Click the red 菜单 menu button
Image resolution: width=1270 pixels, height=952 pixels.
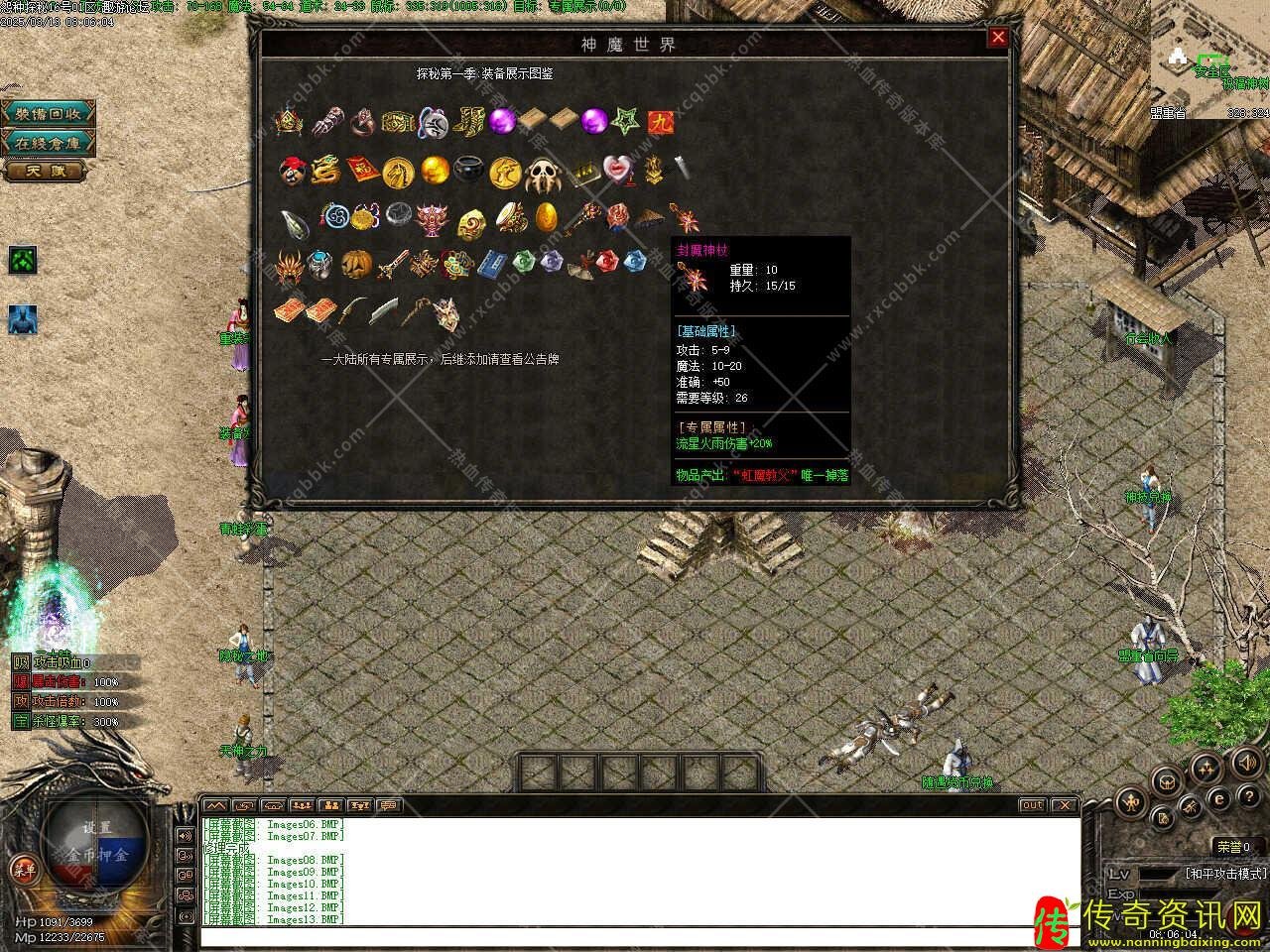[x=24, y=870]
